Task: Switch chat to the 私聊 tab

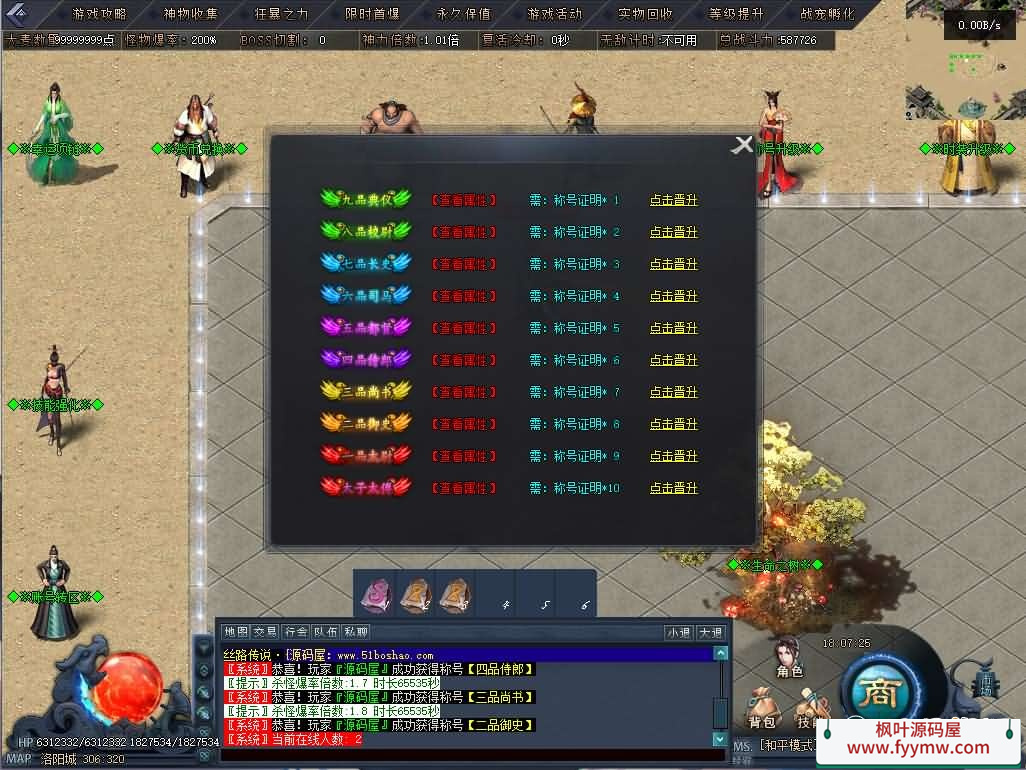Action: click(x=356, y=632)
